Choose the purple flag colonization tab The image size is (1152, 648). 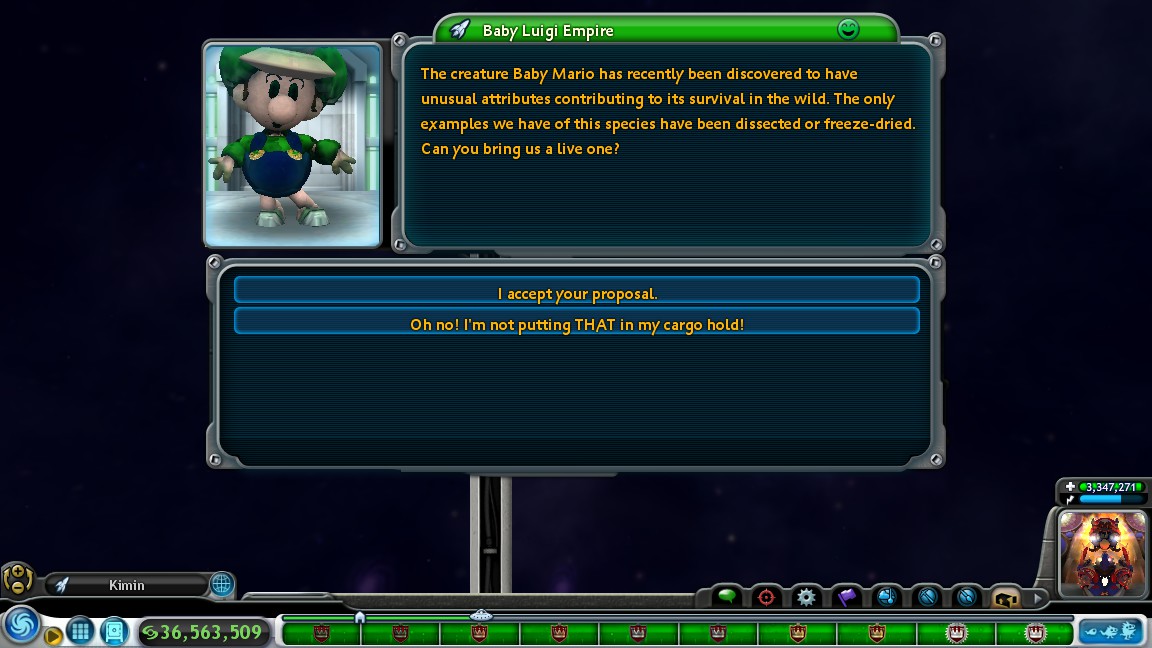pos(847,597)
